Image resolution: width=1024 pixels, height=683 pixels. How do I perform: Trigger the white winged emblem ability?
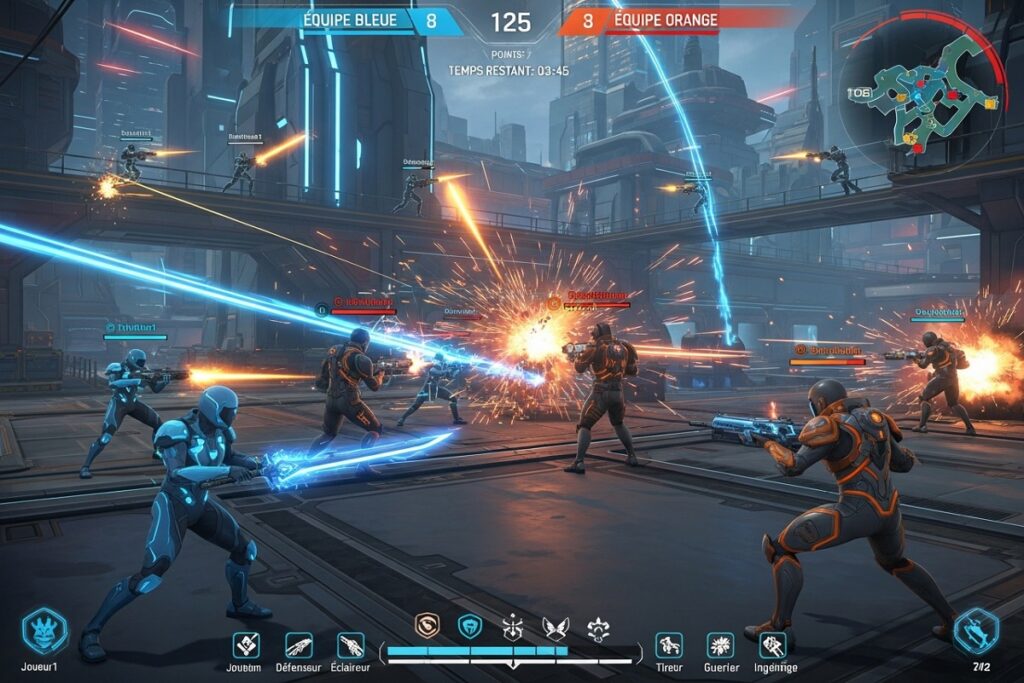(554, 627)
